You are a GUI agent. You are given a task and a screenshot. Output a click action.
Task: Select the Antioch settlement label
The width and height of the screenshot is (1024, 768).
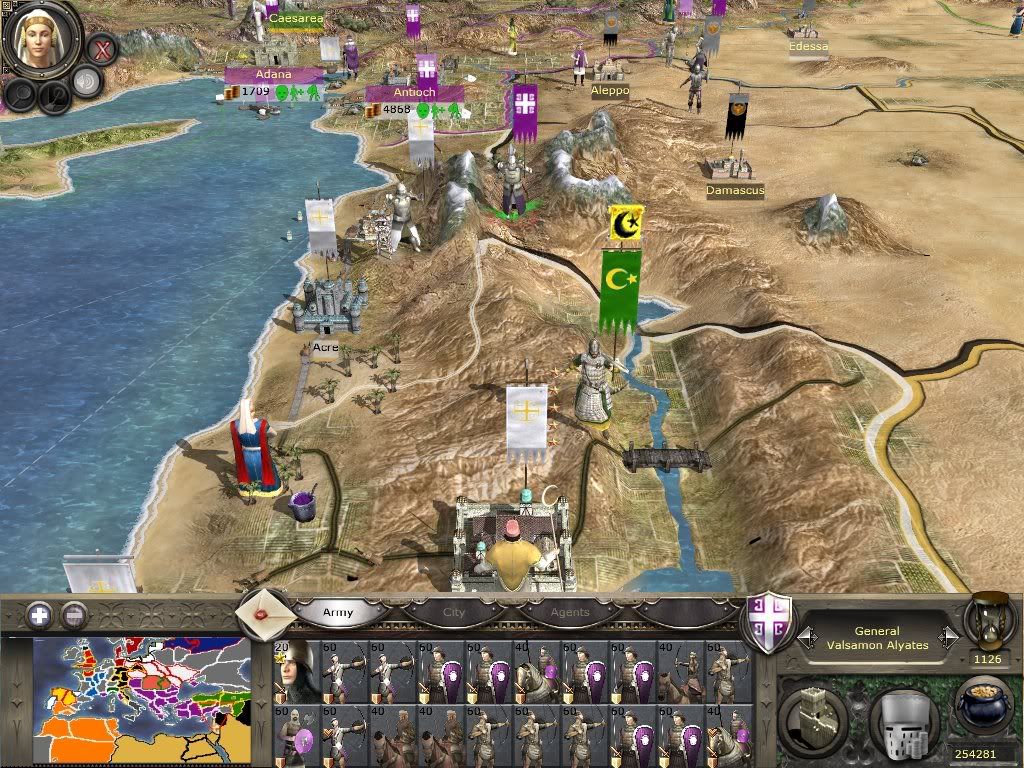414,93
